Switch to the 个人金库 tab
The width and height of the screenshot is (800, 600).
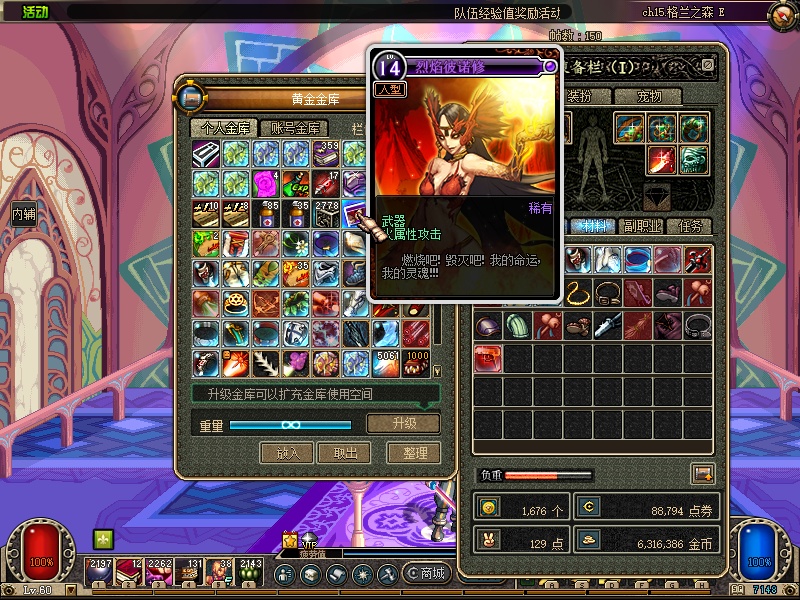(223, 128)
